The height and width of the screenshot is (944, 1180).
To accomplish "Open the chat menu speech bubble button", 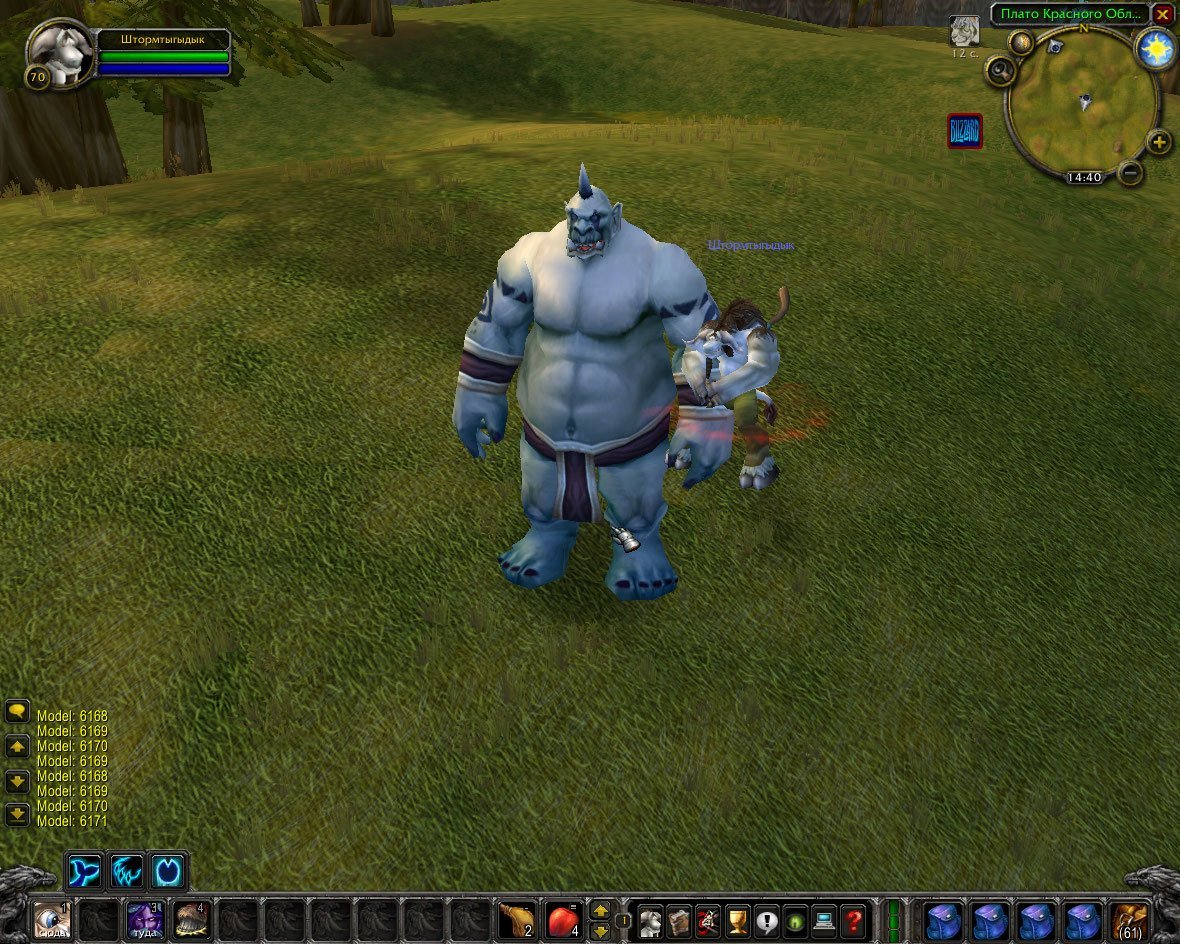I will click(17, 712).
